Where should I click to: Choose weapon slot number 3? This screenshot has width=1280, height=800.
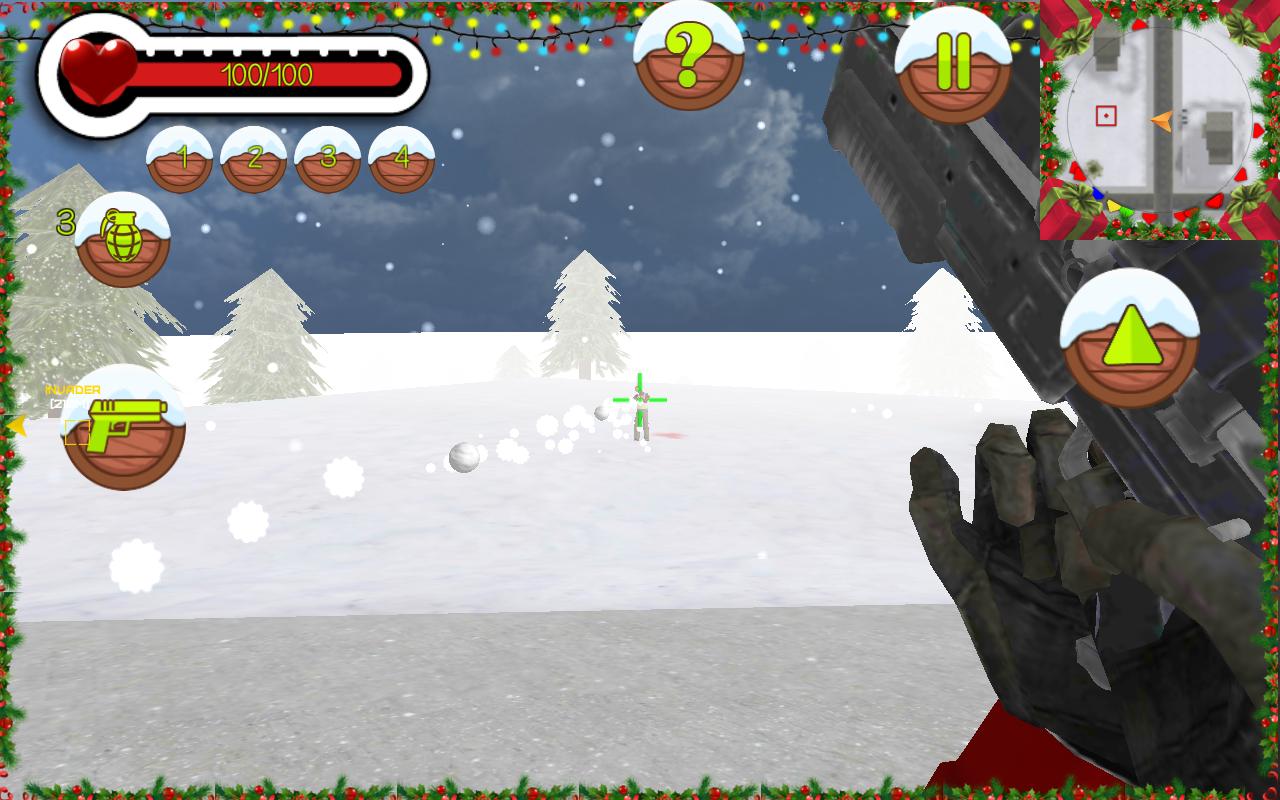327,160
